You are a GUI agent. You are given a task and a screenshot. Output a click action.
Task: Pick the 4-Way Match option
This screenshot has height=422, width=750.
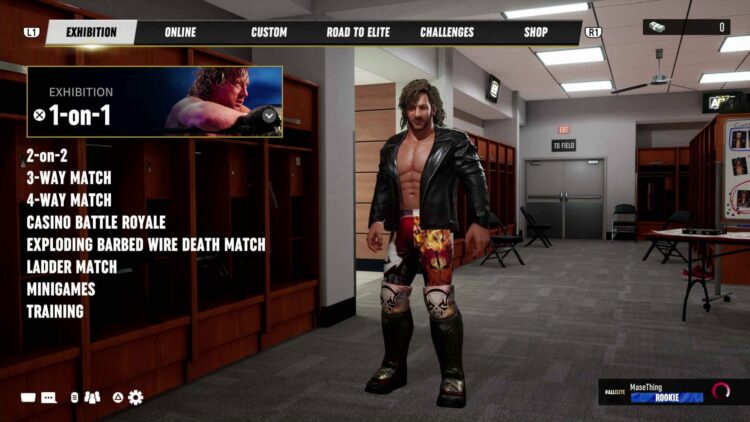(x=69, y=200)
